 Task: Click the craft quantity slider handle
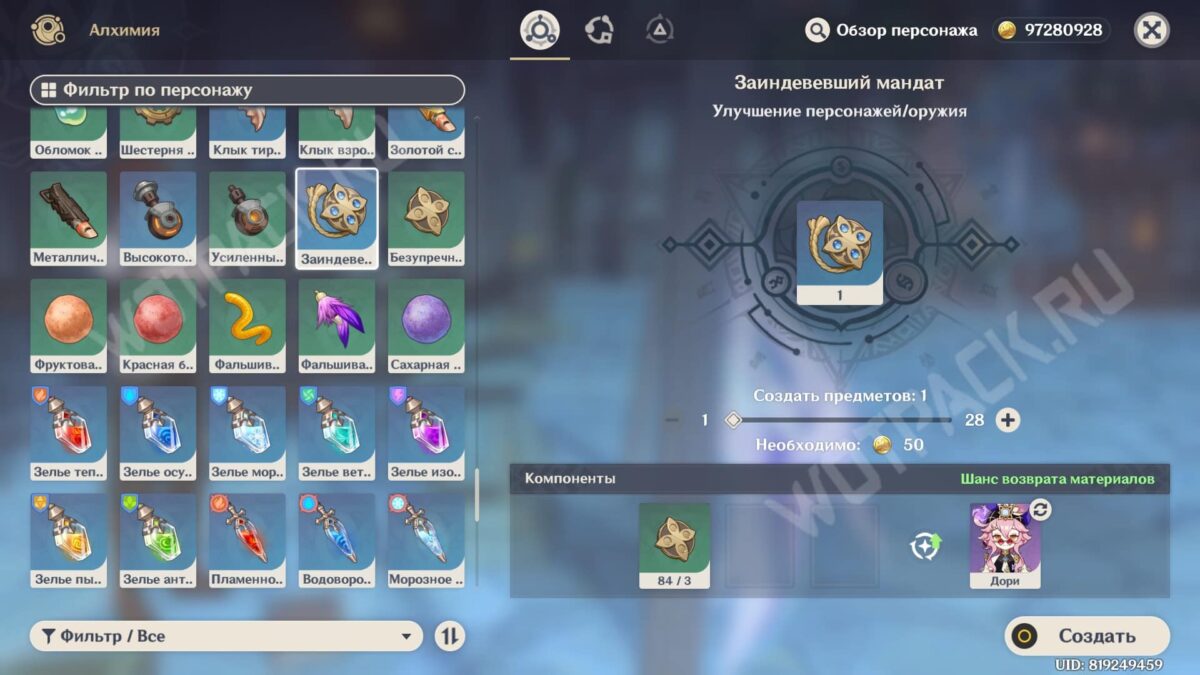733,420
